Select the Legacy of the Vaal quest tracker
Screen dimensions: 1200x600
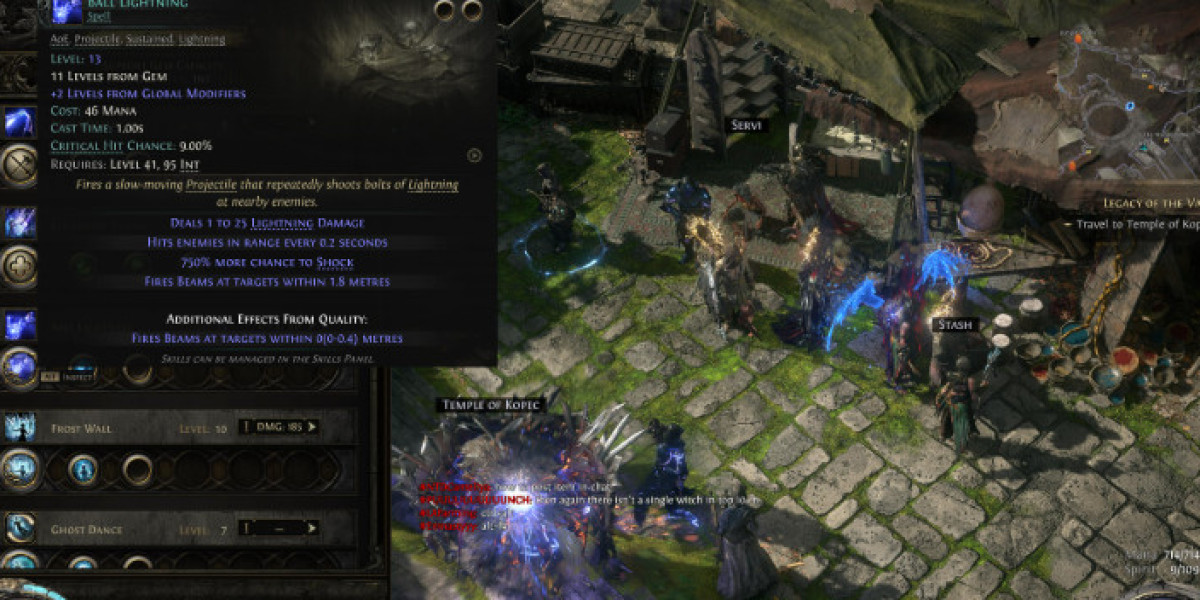1150,203
